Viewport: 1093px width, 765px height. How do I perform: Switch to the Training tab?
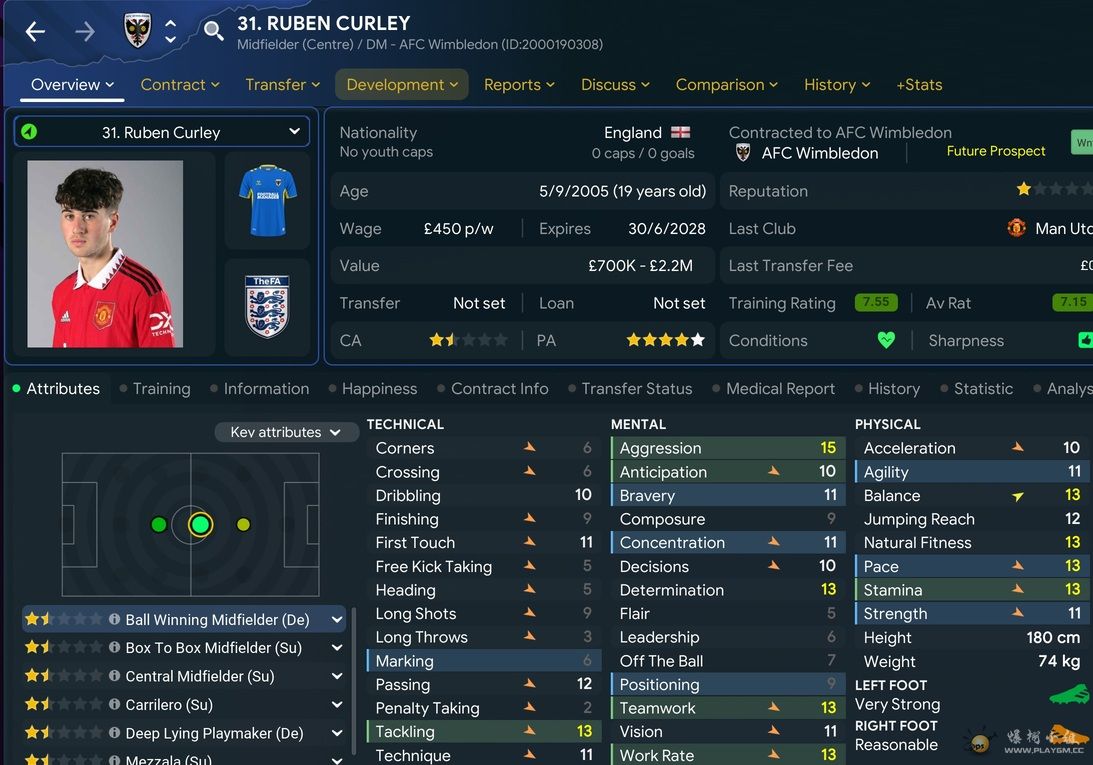point(161,389)
